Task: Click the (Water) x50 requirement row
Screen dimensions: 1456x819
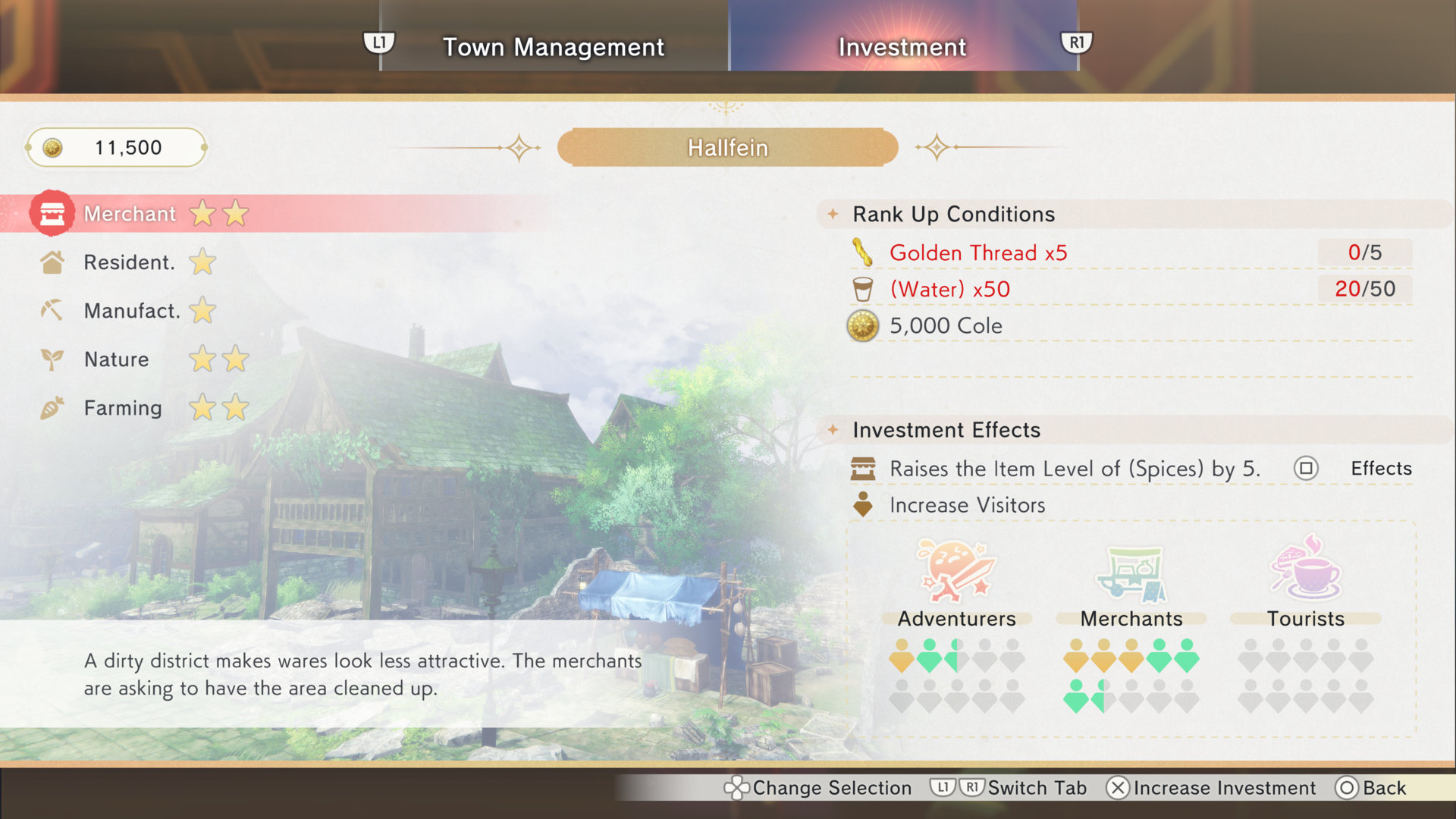Action: (949, 289)
